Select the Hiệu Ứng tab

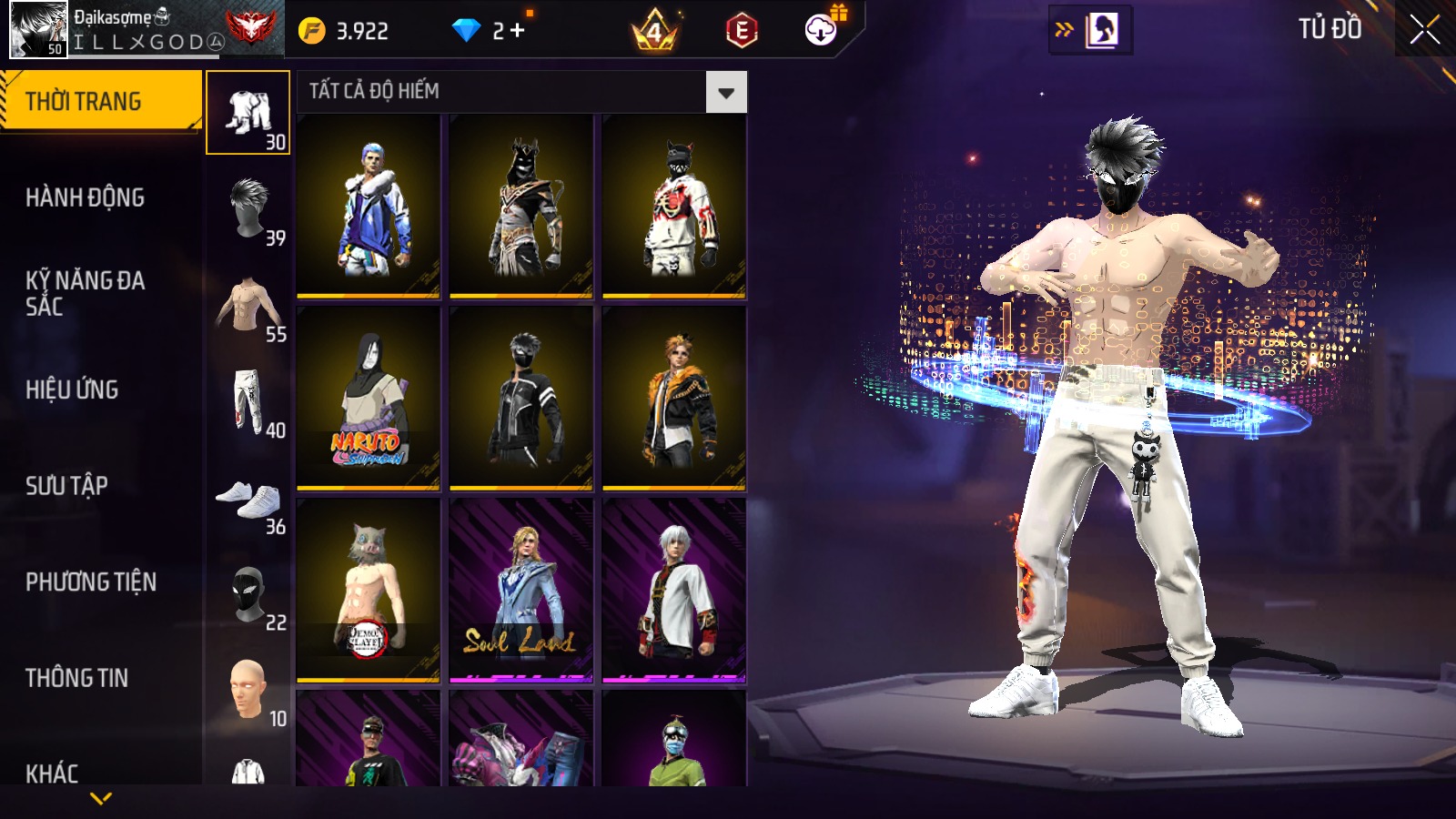[72, 389]
